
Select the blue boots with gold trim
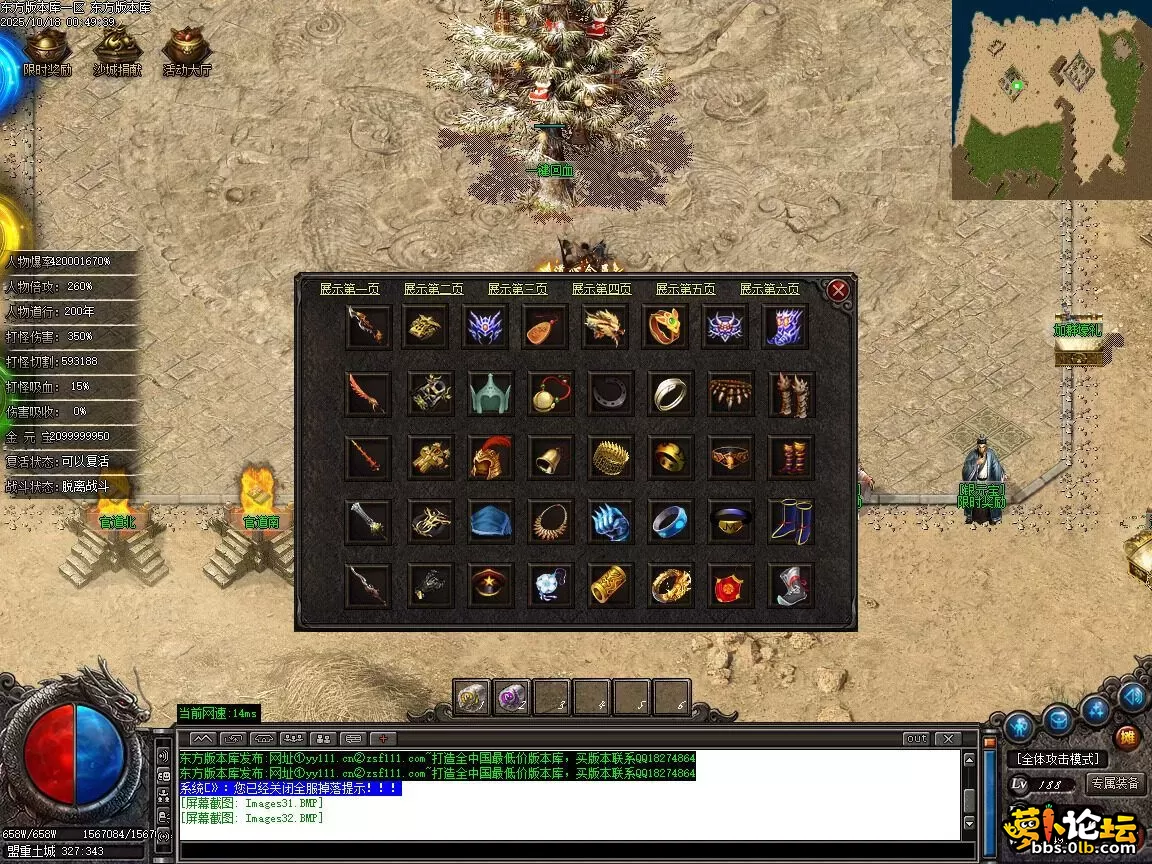click(x=790, y=521)
